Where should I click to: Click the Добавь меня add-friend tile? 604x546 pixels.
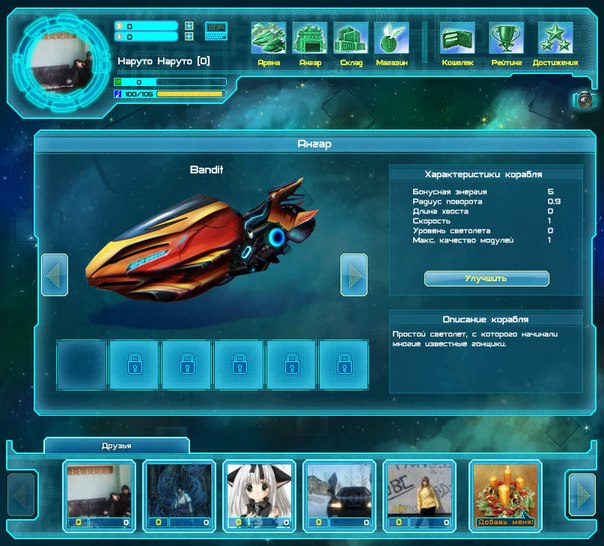505,494
